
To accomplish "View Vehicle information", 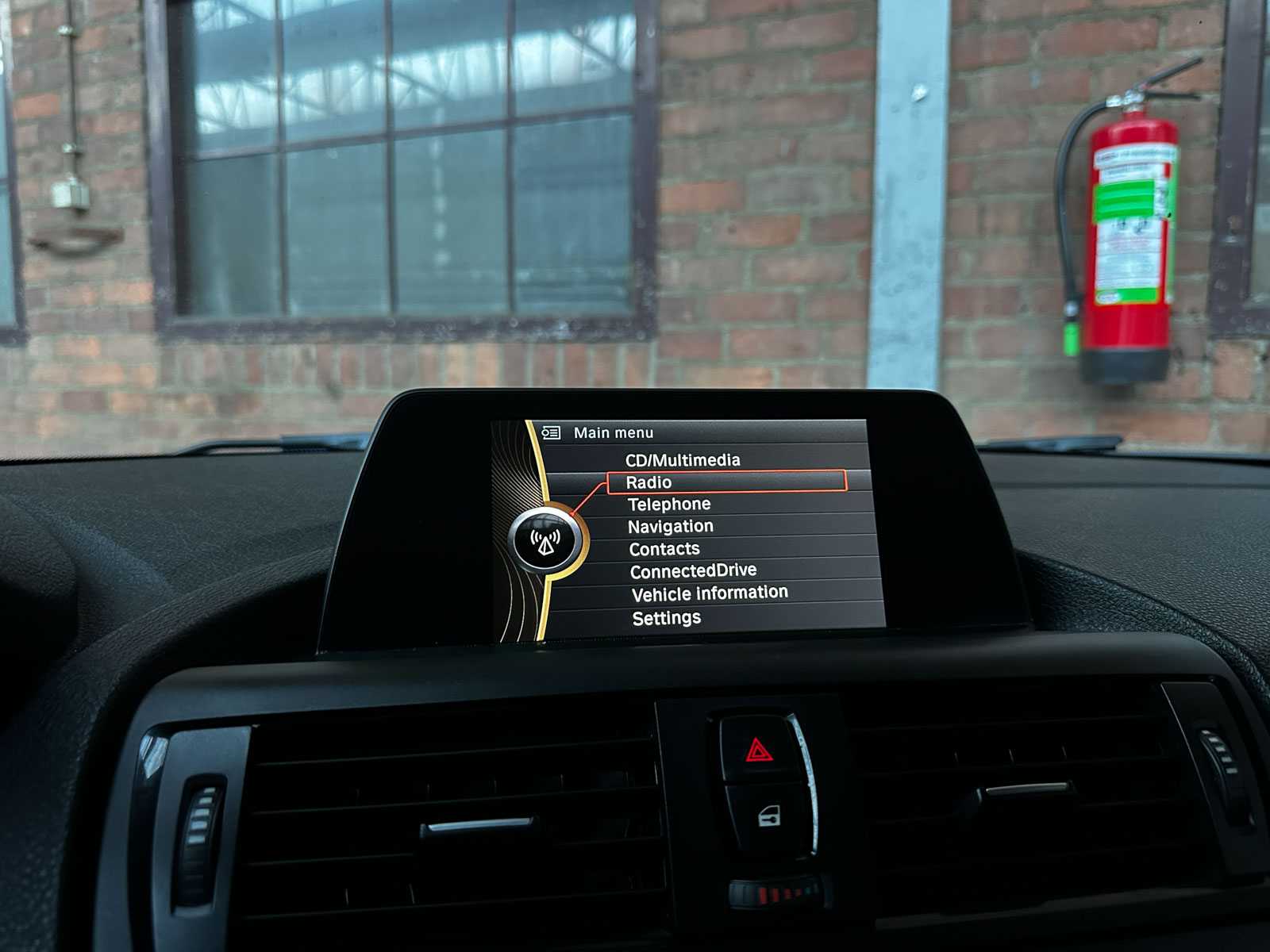I will tap(708, 592).
